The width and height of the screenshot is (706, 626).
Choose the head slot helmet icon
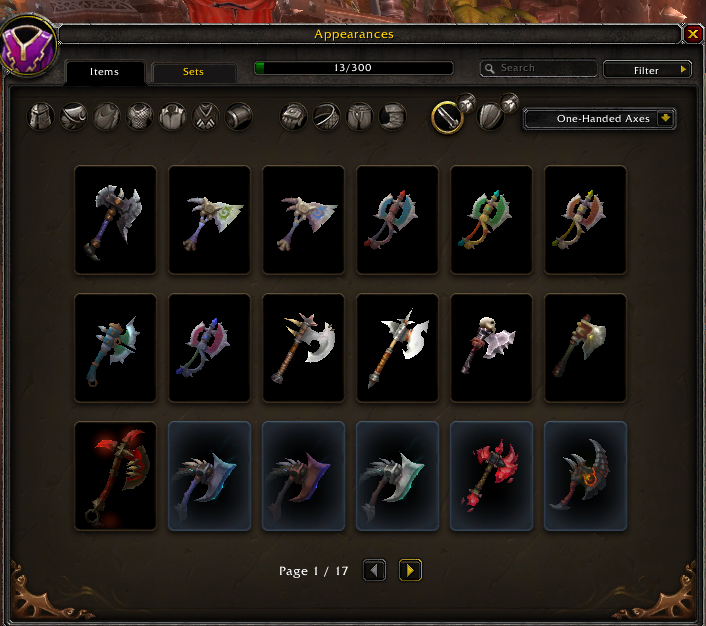click(40, 117)
